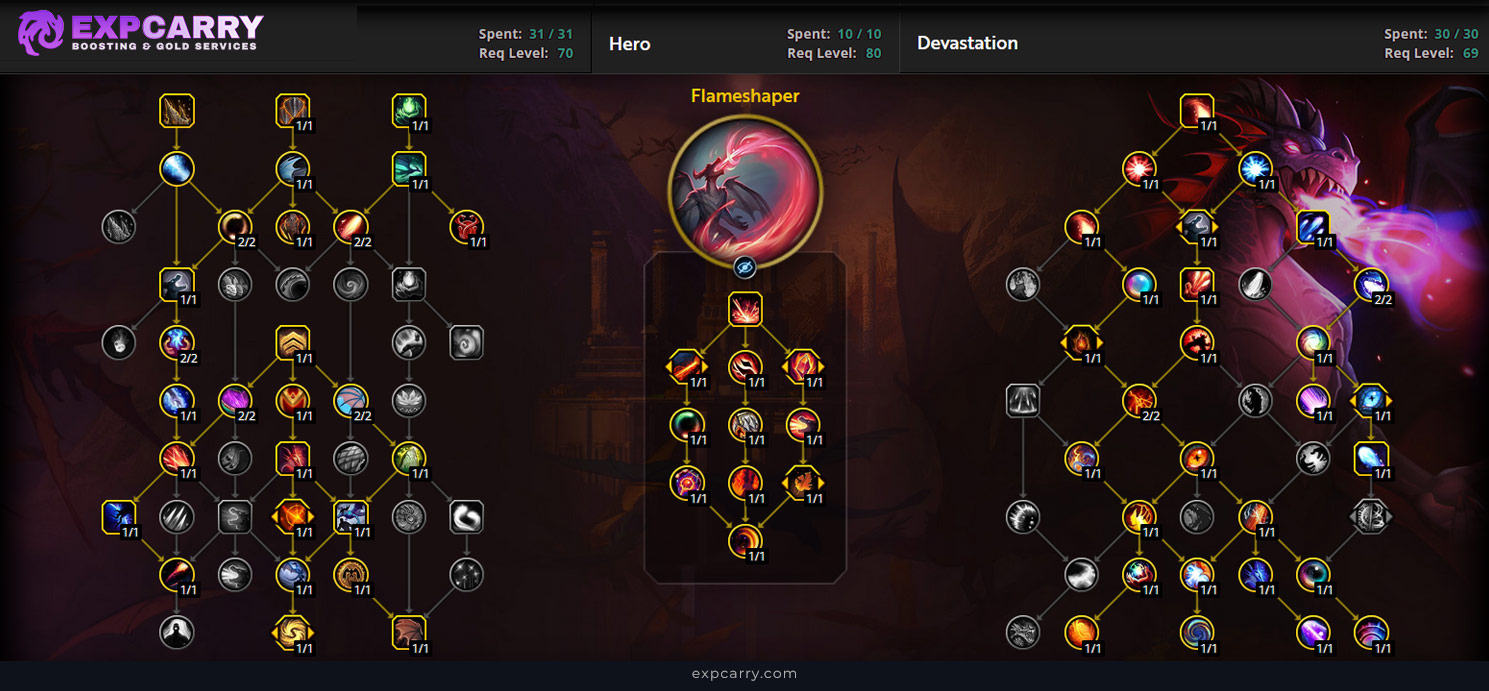Select the grey hexagonal choice talent

coord(1371,516)
